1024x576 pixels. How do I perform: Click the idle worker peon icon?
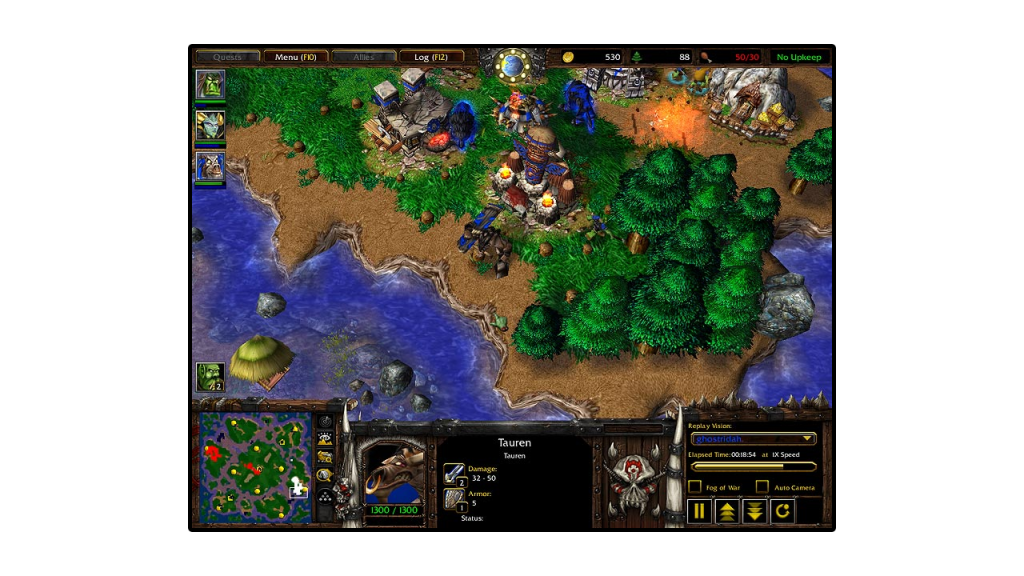[x=210, y=377]
